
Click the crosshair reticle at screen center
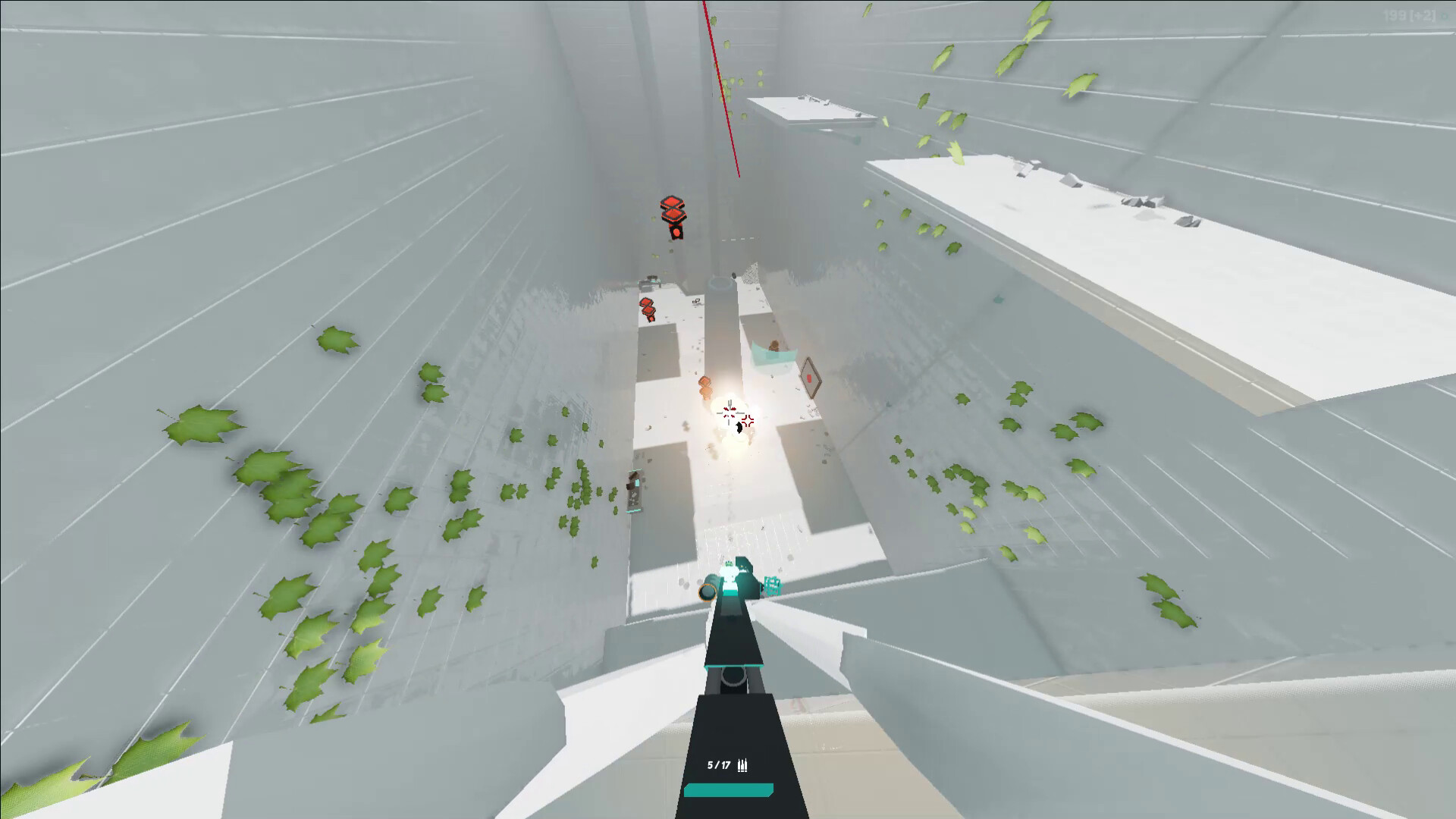coord(728,412)
